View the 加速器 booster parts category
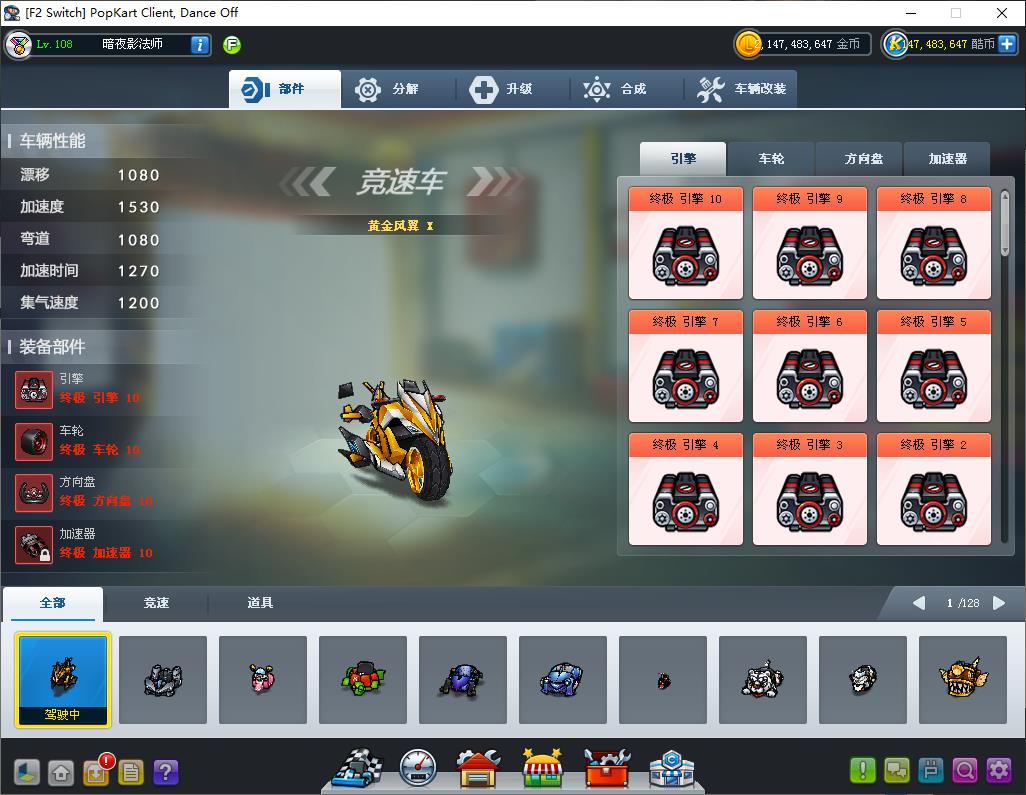Viewport: 1026px width, 795px height. [x=946, y=159]
